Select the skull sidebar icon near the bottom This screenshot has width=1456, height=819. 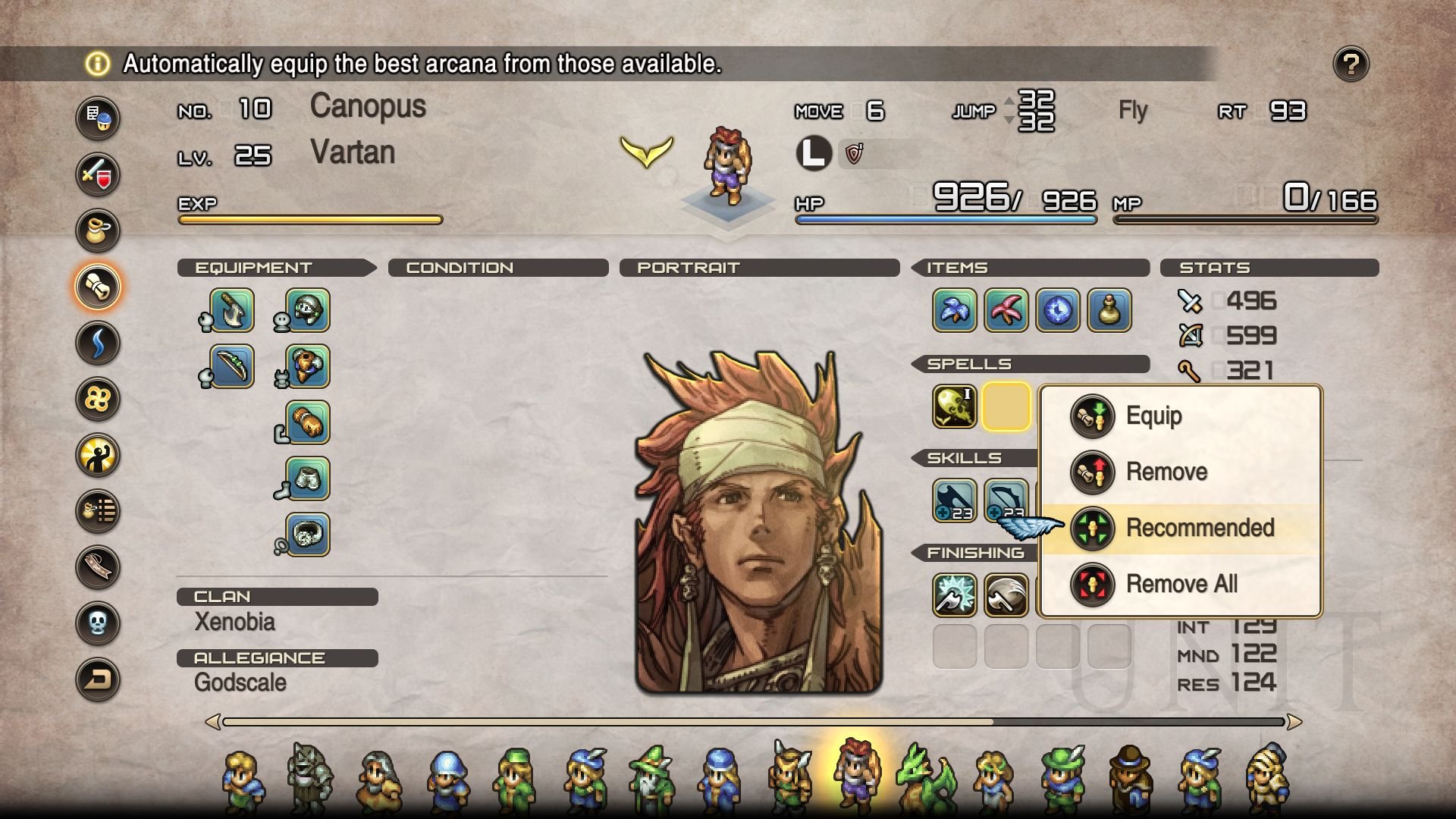97,624
